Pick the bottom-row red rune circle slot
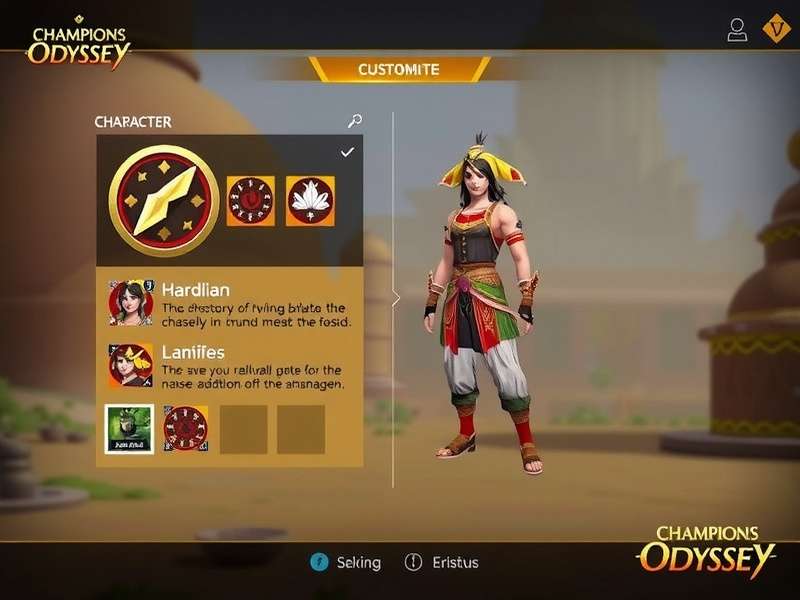Image resolution: width=800 pixels, height=600 pixels. pos(186,429)
